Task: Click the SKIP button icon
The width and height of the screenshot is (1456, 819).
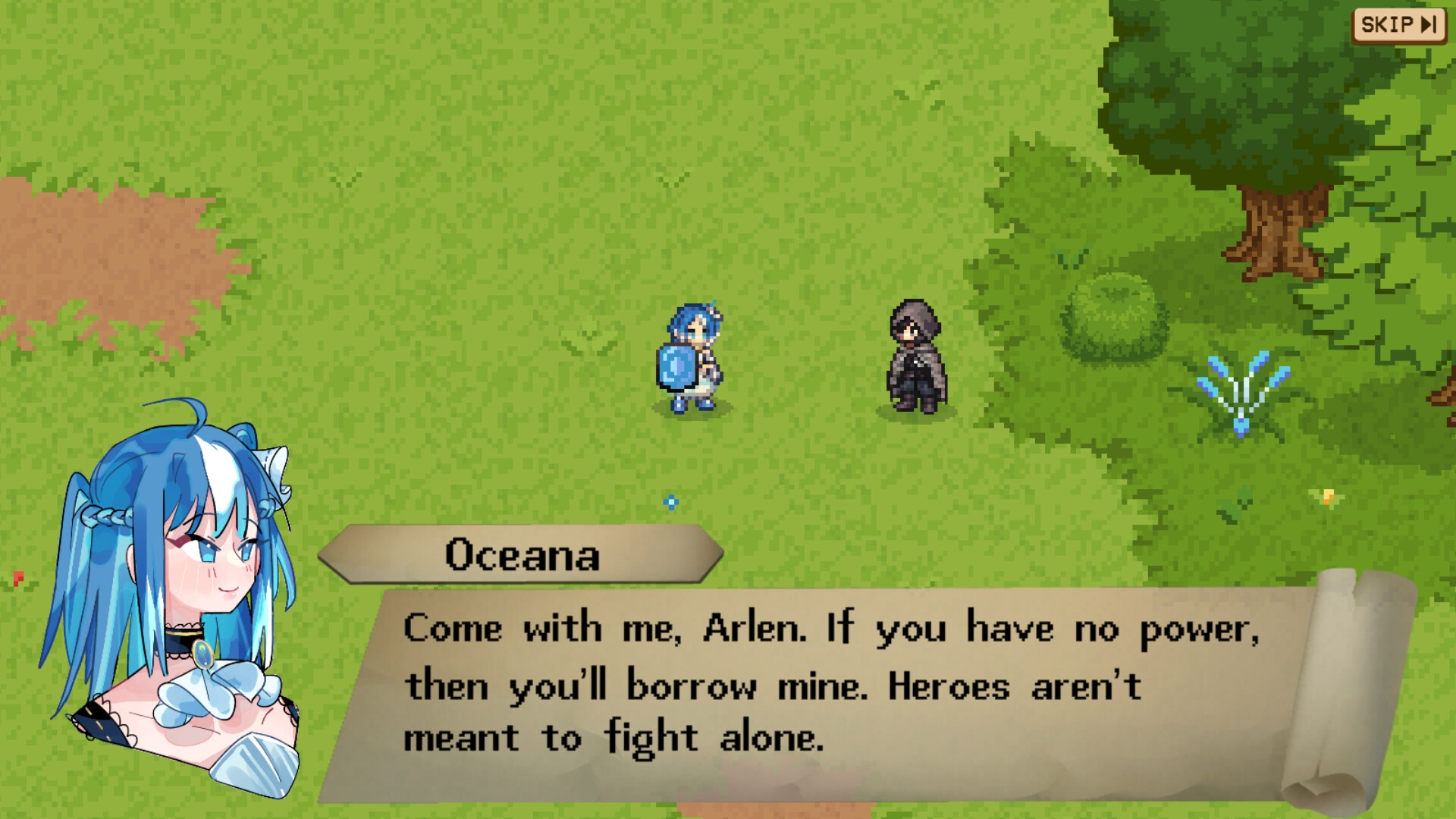Action: [1398, 24]
